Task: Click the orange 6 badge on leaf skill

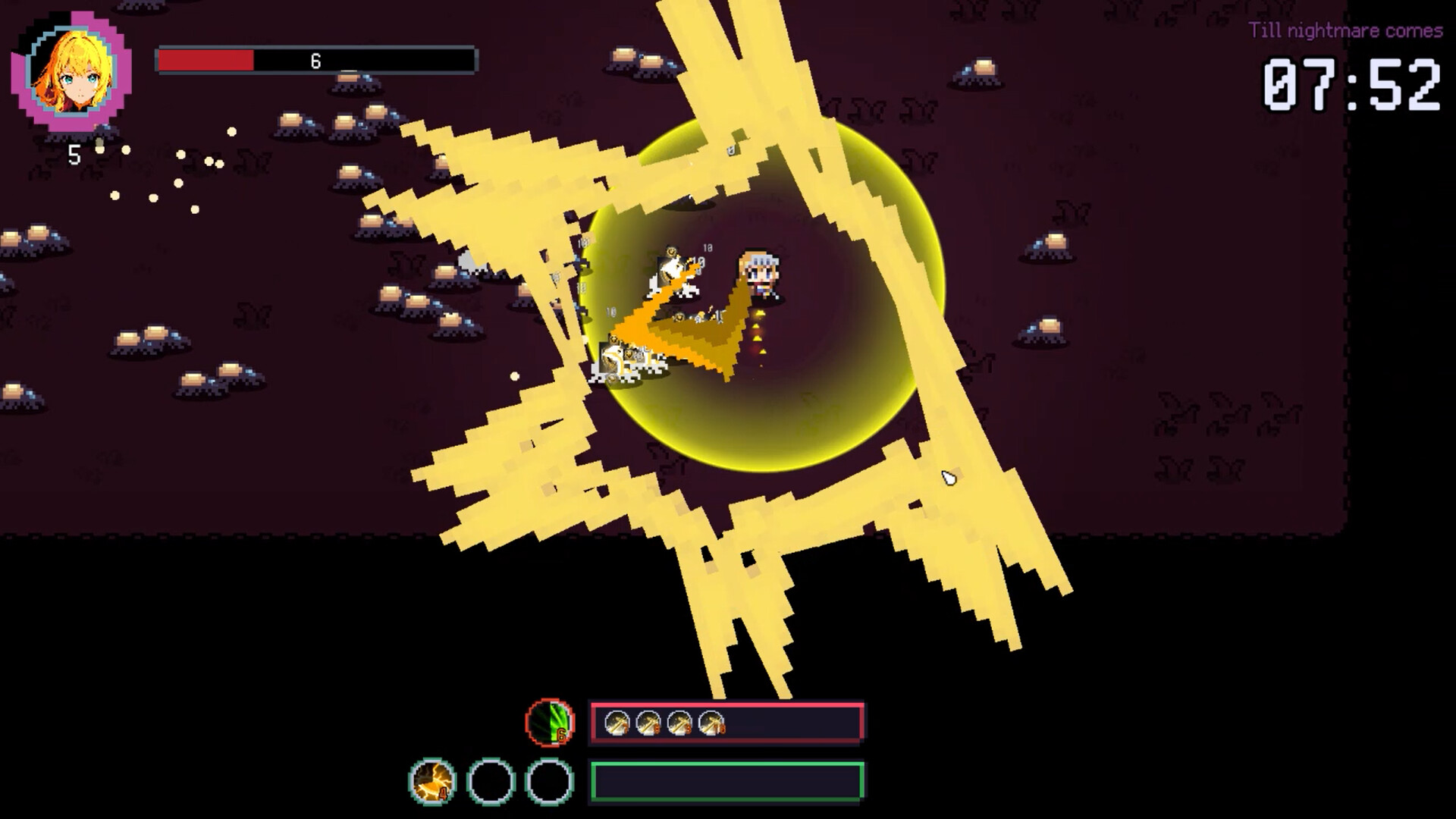Action: tap(561, 734)
